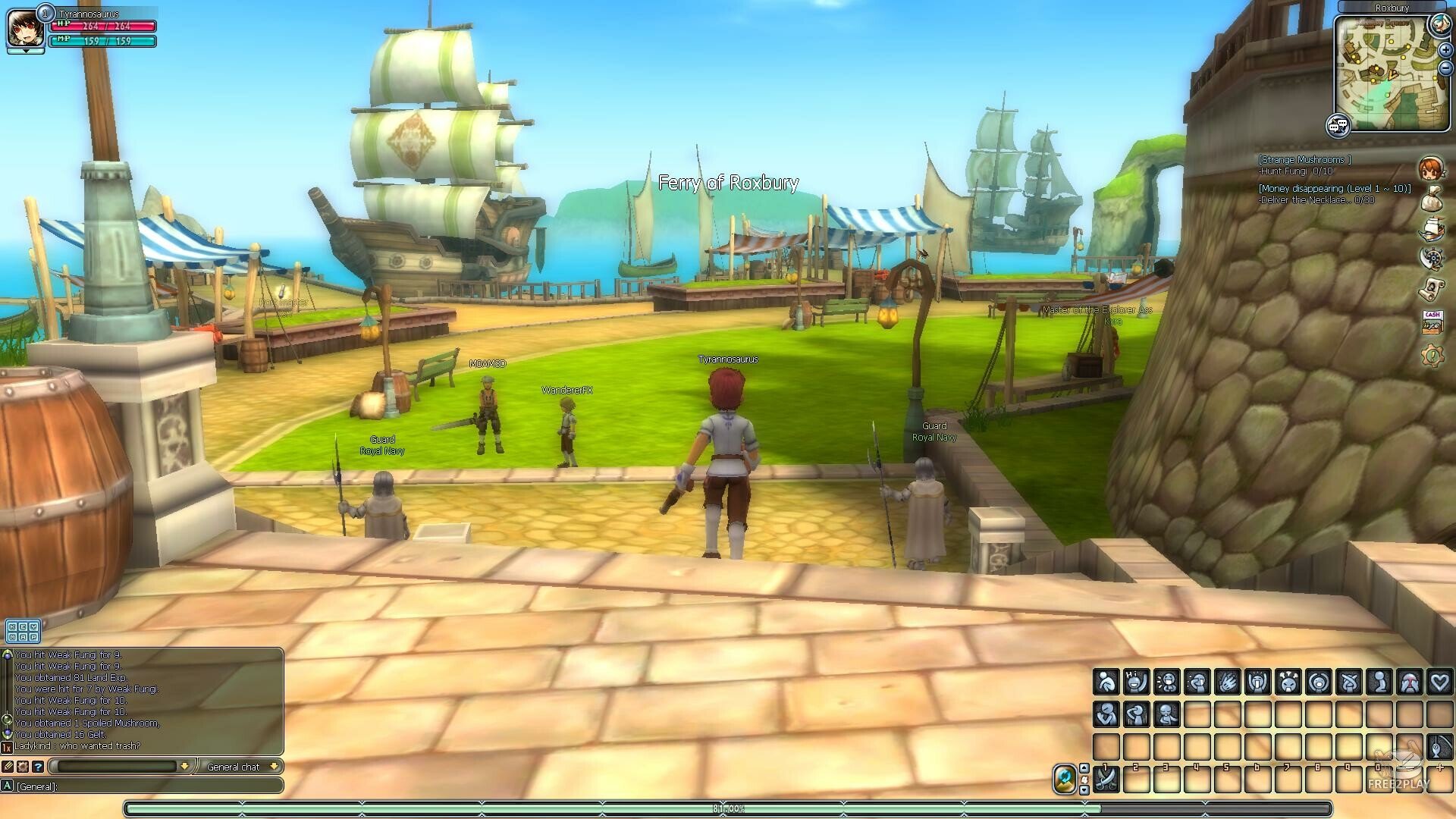Open the gear settings icon with exclamation mark
1456x819 pixels.
[x=1432, y=355]
